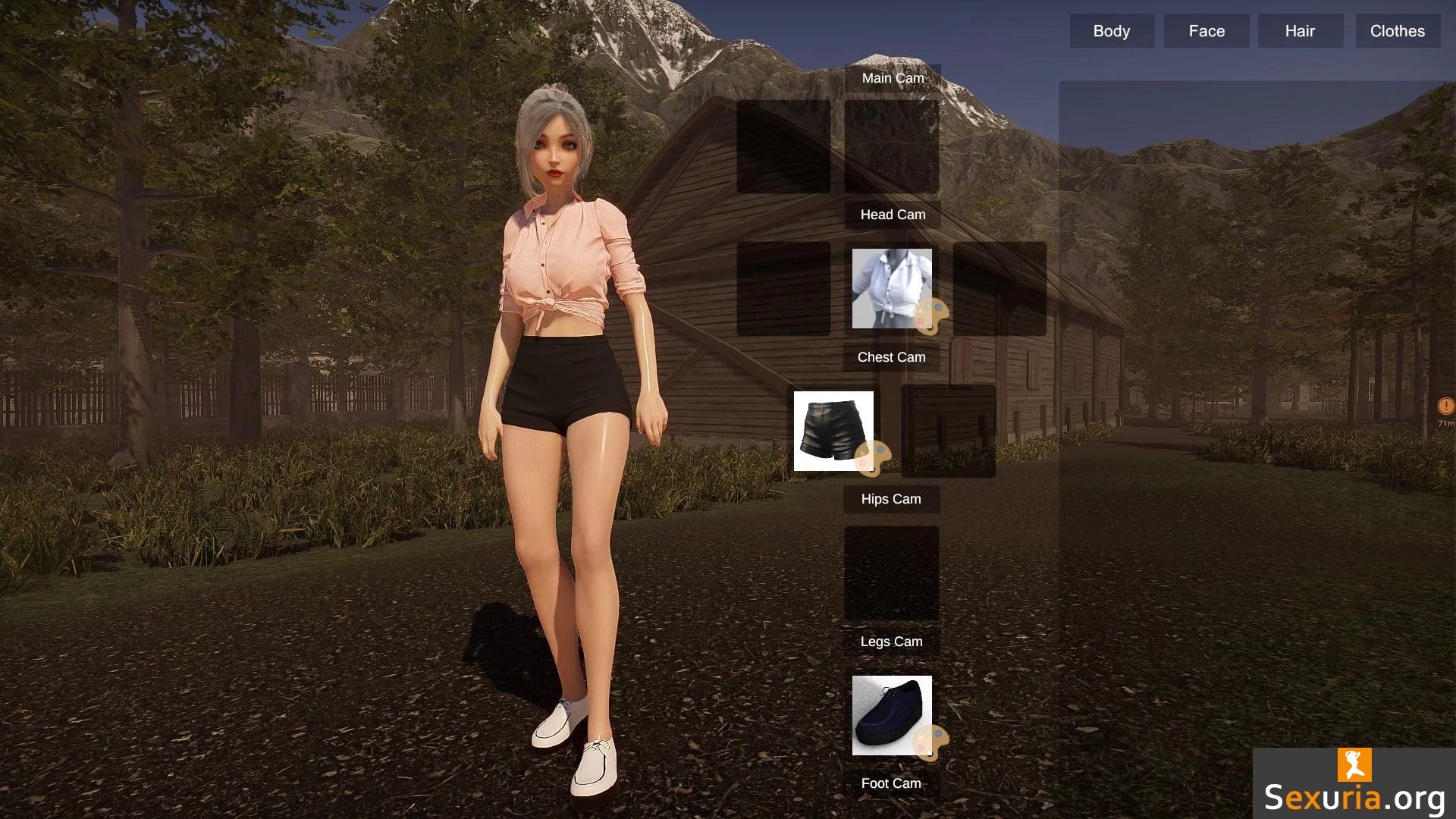Image resolution: width=1456 pixels, height=819 pixels.
Task: Switch to the Face tab
Action: point(1207,31)
